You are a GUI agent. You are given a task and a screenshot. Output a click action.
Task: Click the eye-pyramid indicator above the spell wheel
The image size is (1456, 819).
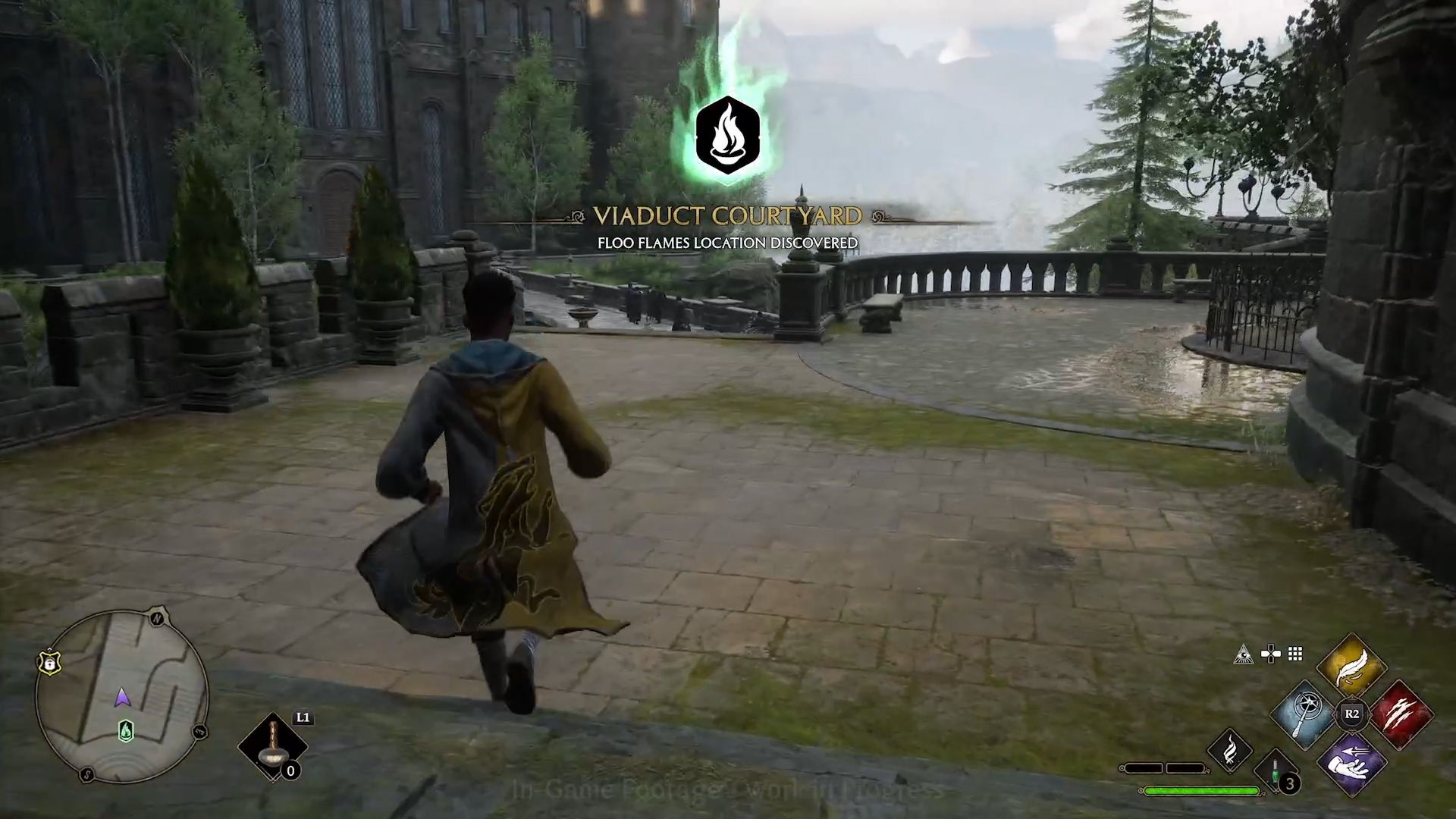tap(1244, 654)
